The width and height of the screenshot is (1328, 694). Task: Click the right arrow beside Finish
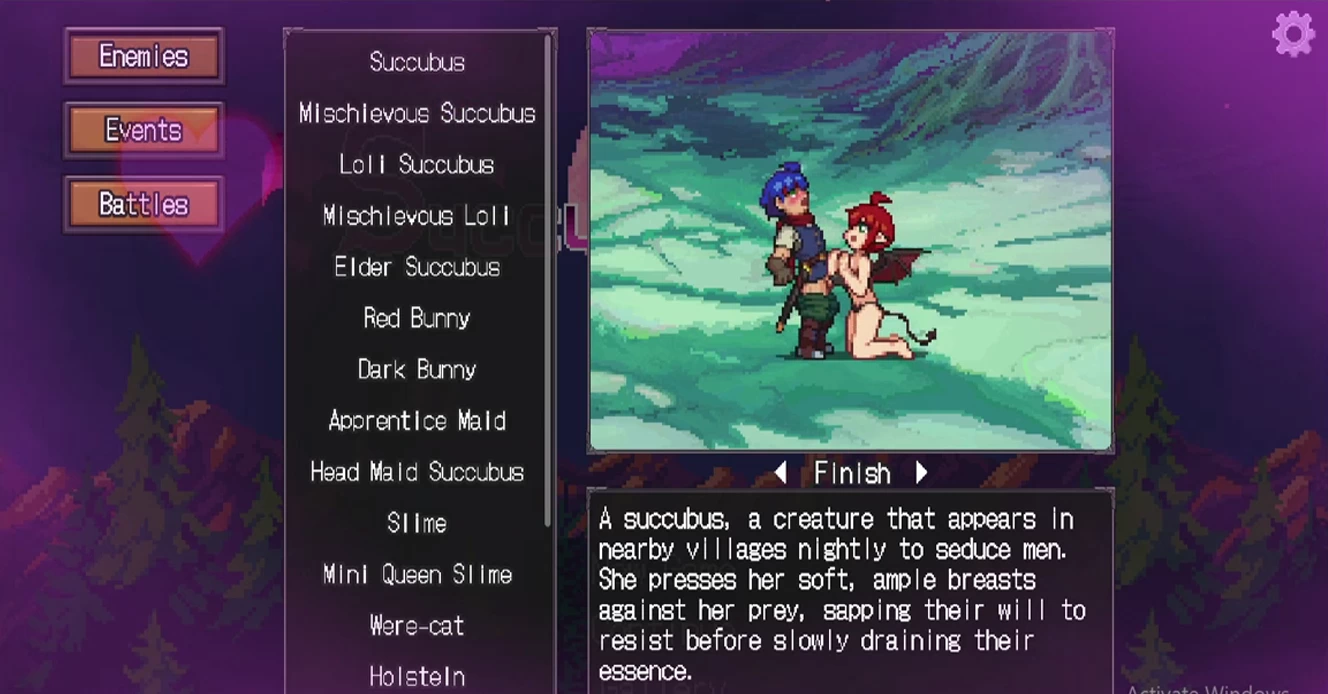pos(921,472)
